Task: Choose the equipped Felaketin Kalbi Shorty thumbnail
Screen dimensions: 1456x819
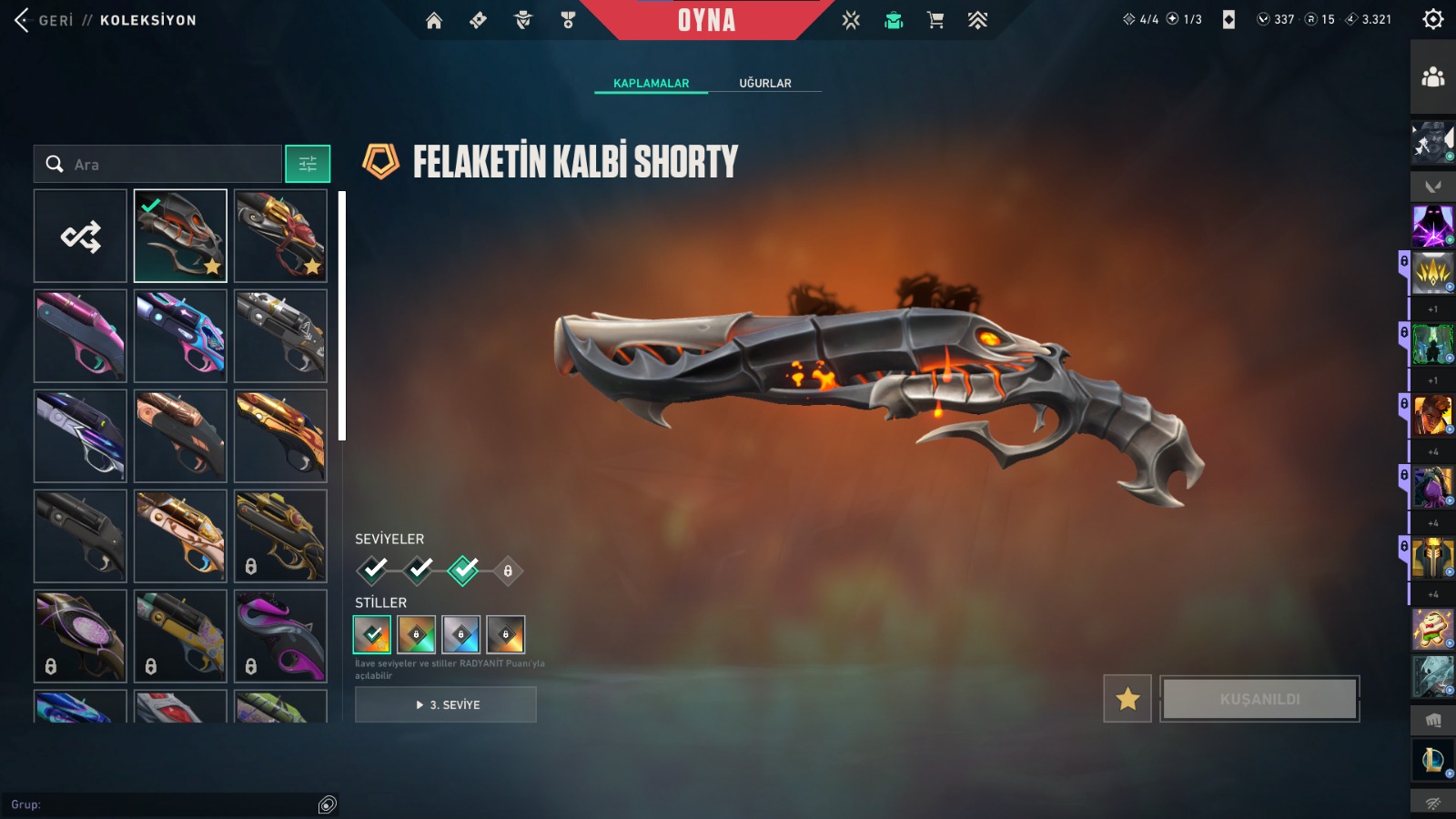Action: pos(180,237)
